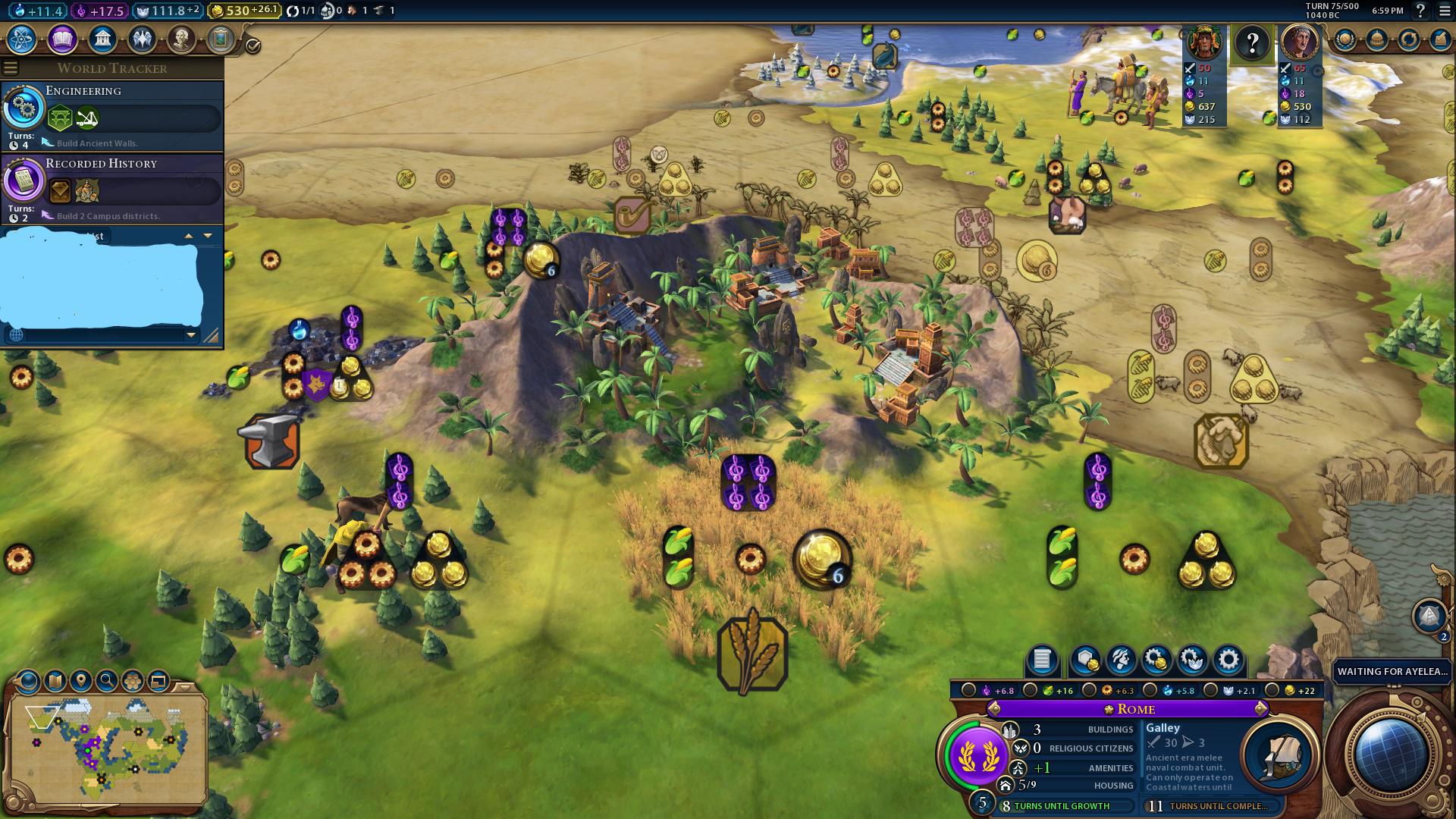Open the map search magnifier on the minimap

coord(108,680)
